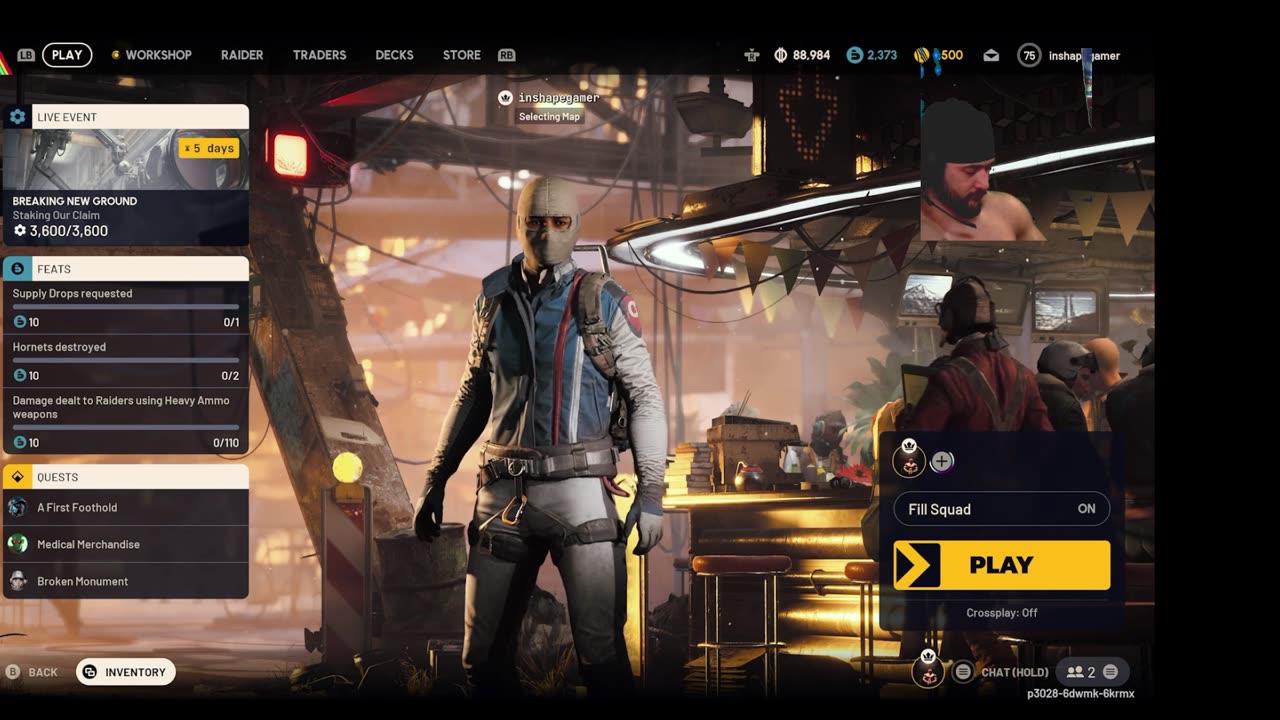Viewport: 1280px width, 720px height.
Task: Open the Store tab
Action: click(x=462, y=55)
